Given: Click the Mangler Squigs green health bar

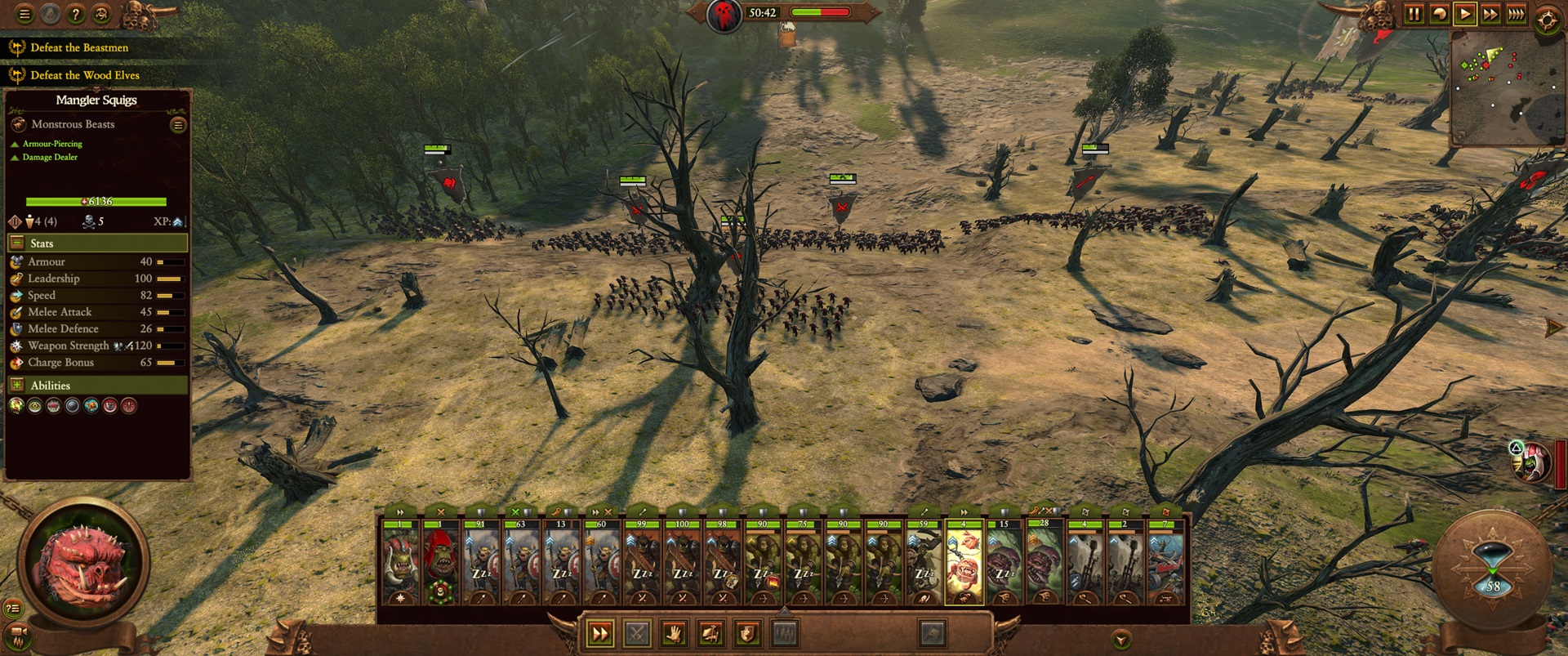Looking at the screenshot, I should point(98,201).
